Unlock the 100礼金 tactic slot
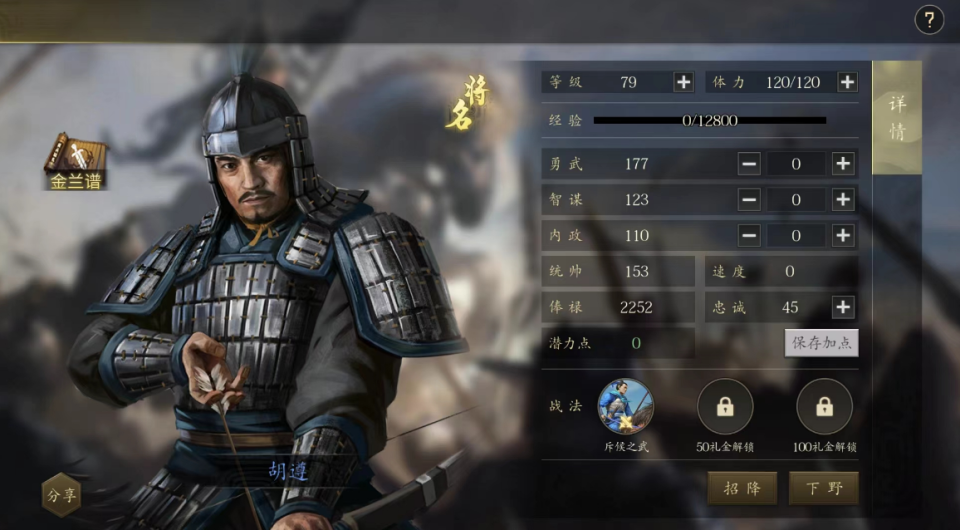This screenshot has width=960, height=530. pyautogui.click(x=824, y=407)
